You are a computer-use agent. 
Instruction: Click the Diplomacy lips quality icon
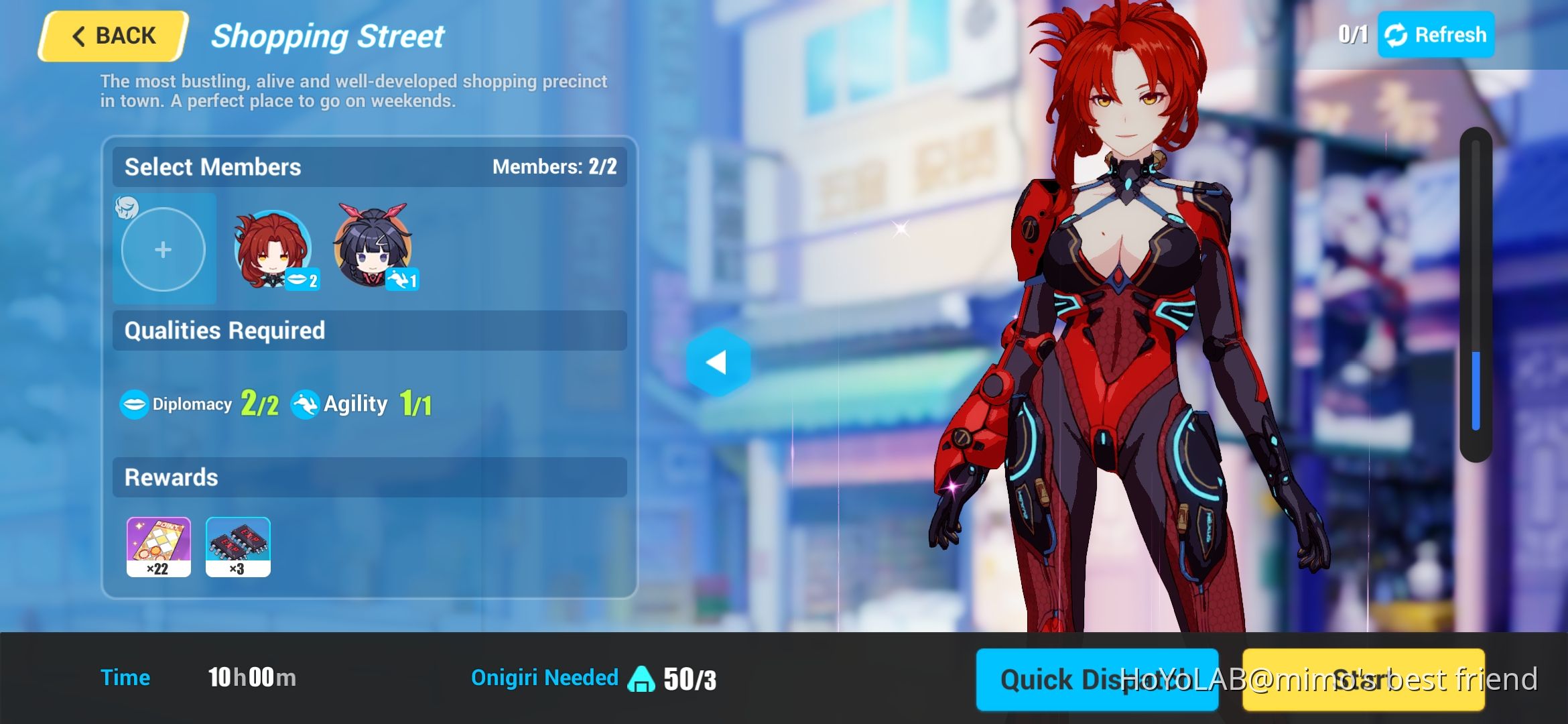coord(133,403)
